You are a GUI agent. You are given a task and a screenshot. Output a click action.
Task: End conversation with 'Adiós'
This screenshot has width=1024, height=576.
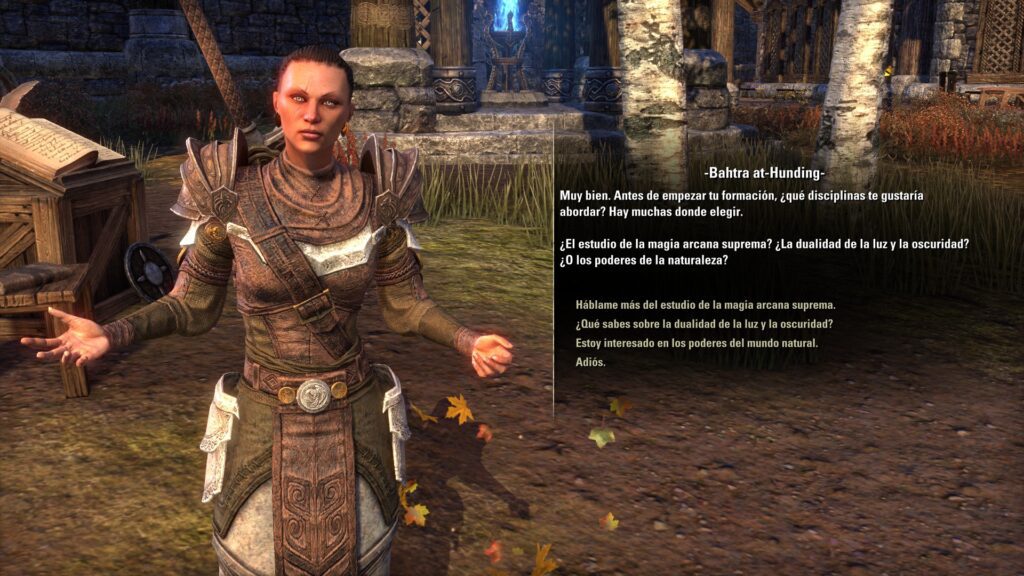[590, 362]
